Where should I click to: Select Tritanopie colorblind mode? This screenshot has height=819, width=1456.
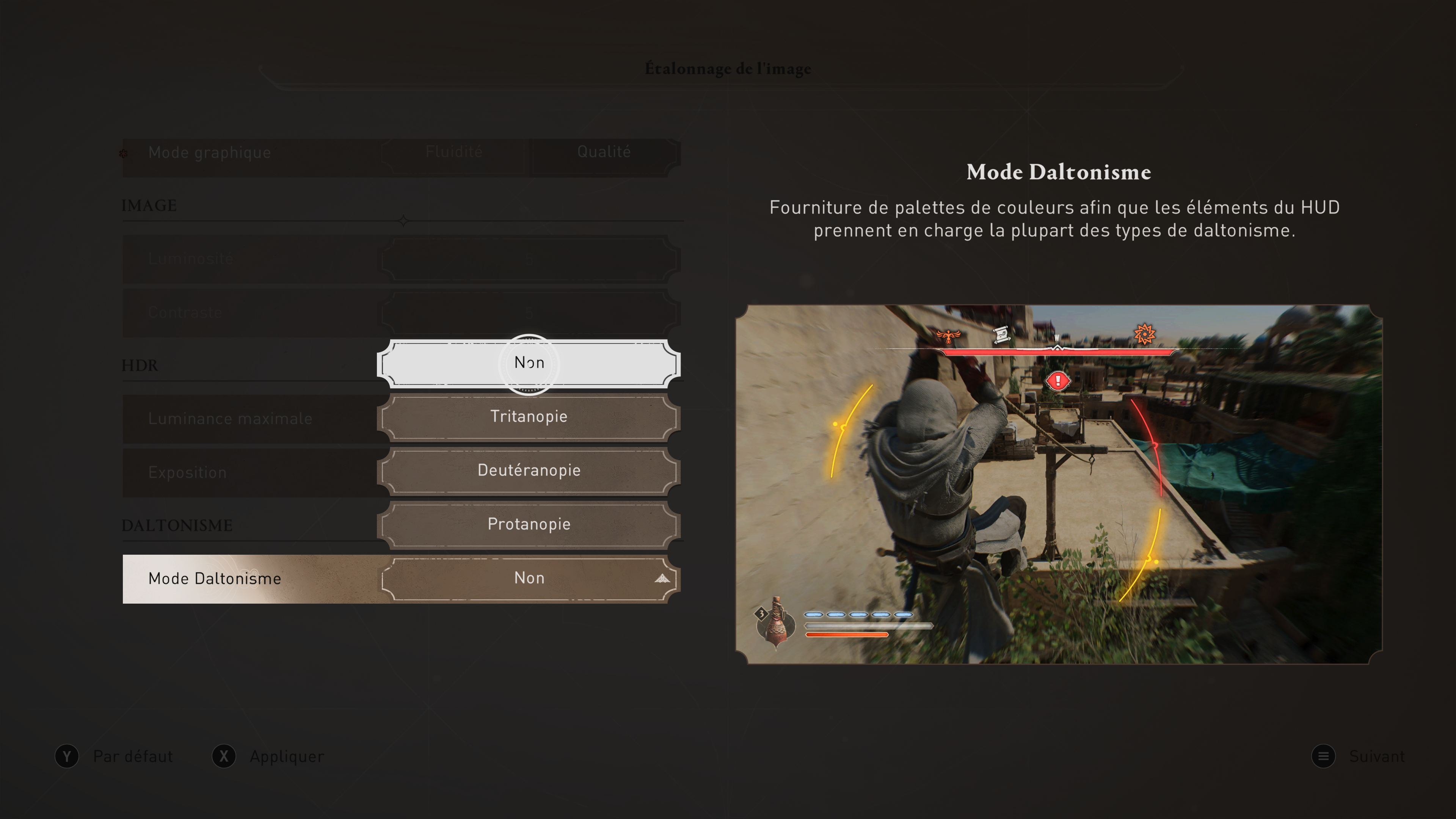pos(529,417)
